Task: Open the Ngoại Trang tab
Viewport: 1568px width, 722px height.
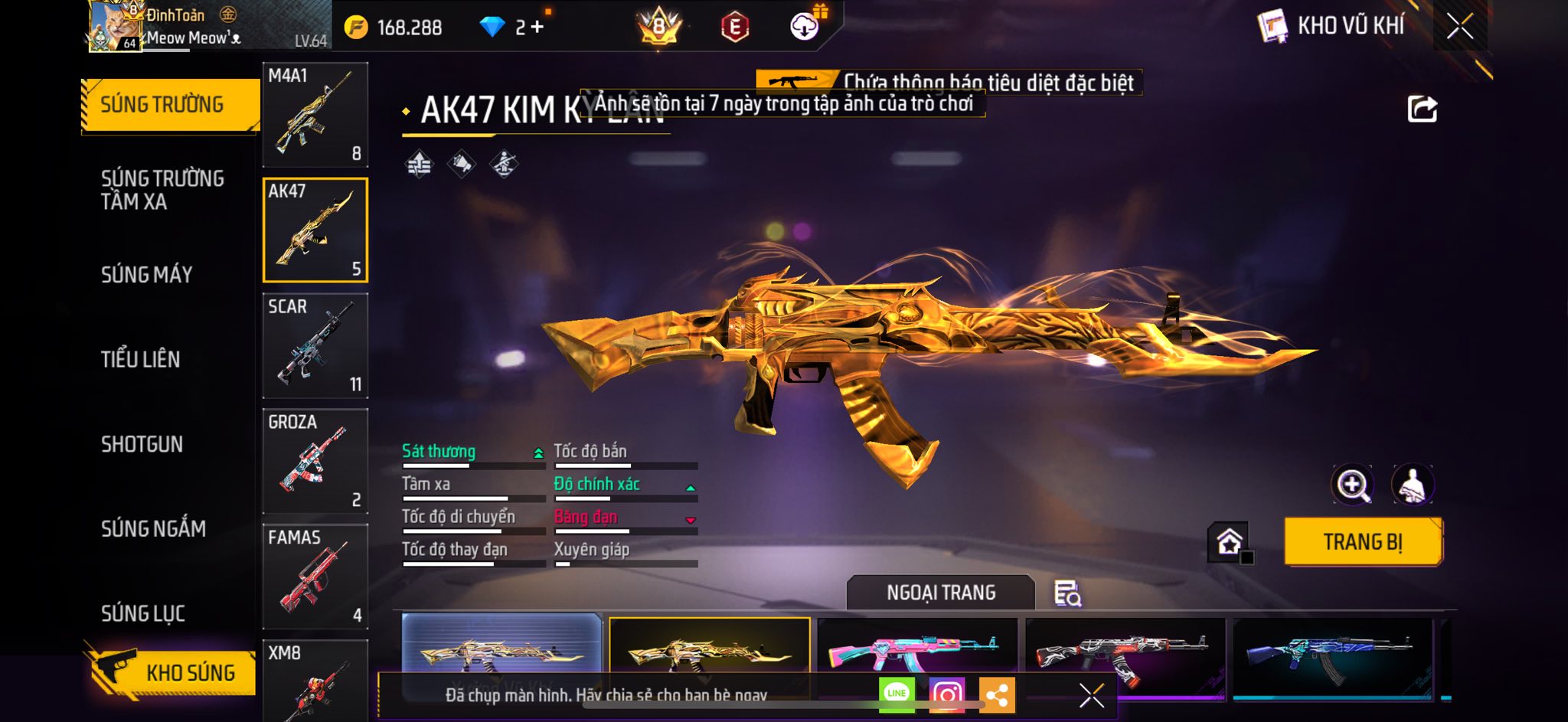Action: (x=940, y=593)
